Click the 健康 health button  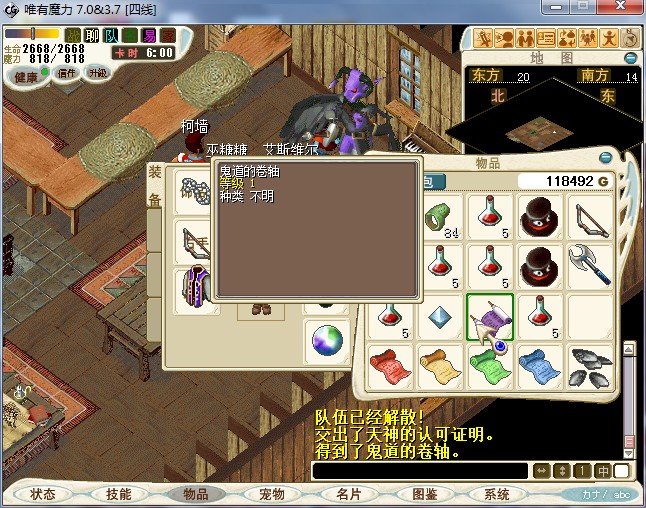click(x=27, y=77)
